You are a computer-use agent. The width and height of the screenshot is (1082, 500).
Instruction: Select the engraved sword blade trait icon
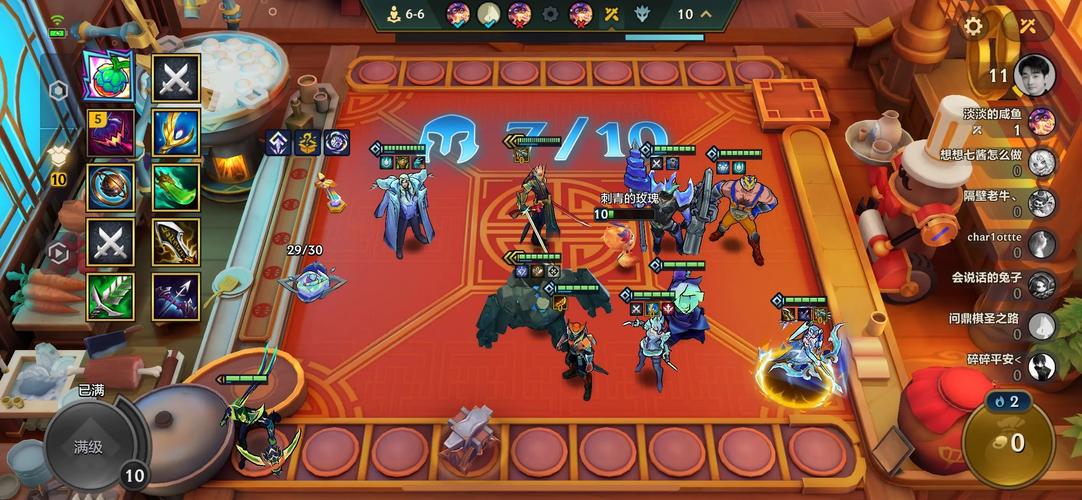[x=176, y=241]
